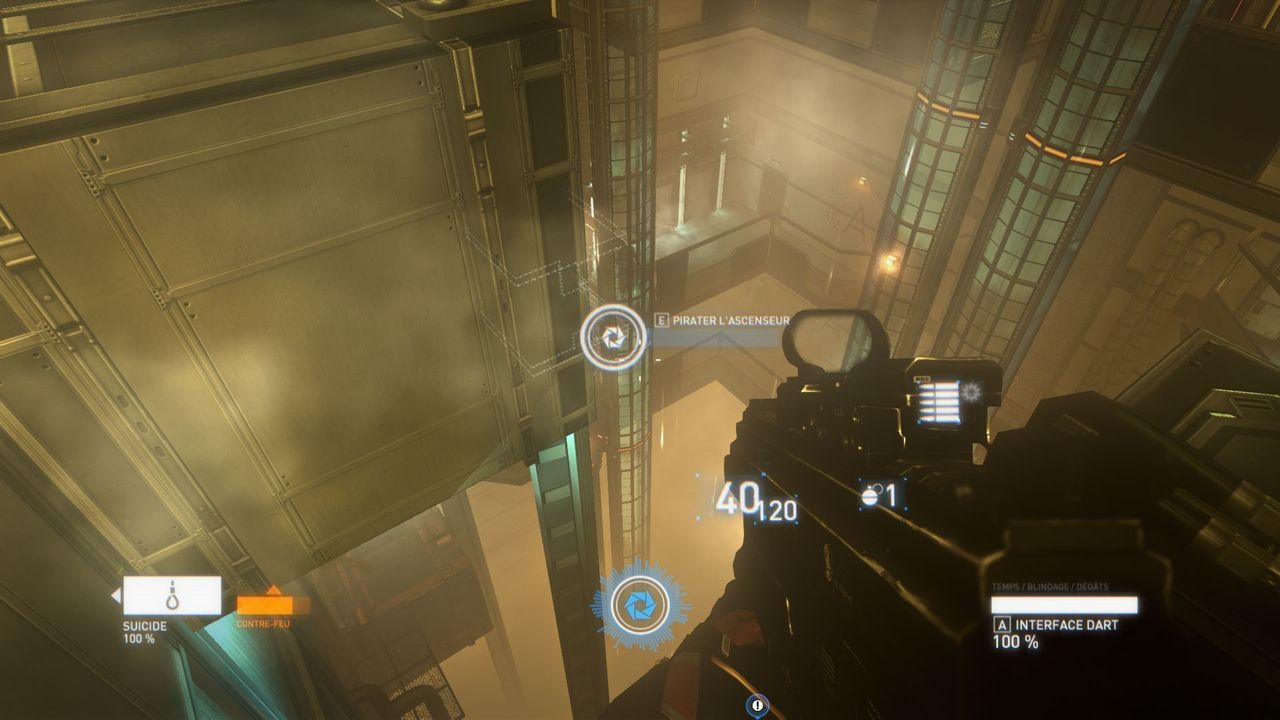Select the Suicide ability noose icon

click(x=172, y=597)
